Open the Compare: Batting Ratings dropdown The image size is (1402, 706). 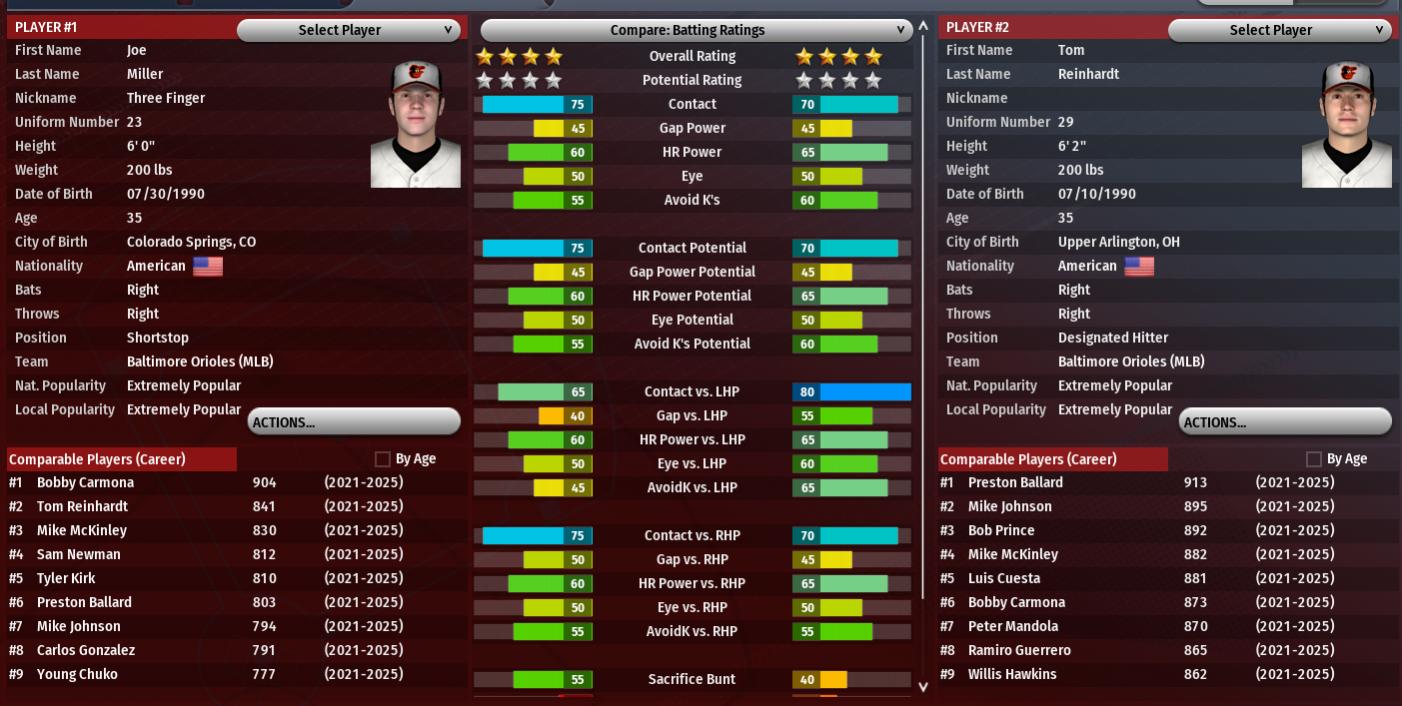(x=696, y=30)
